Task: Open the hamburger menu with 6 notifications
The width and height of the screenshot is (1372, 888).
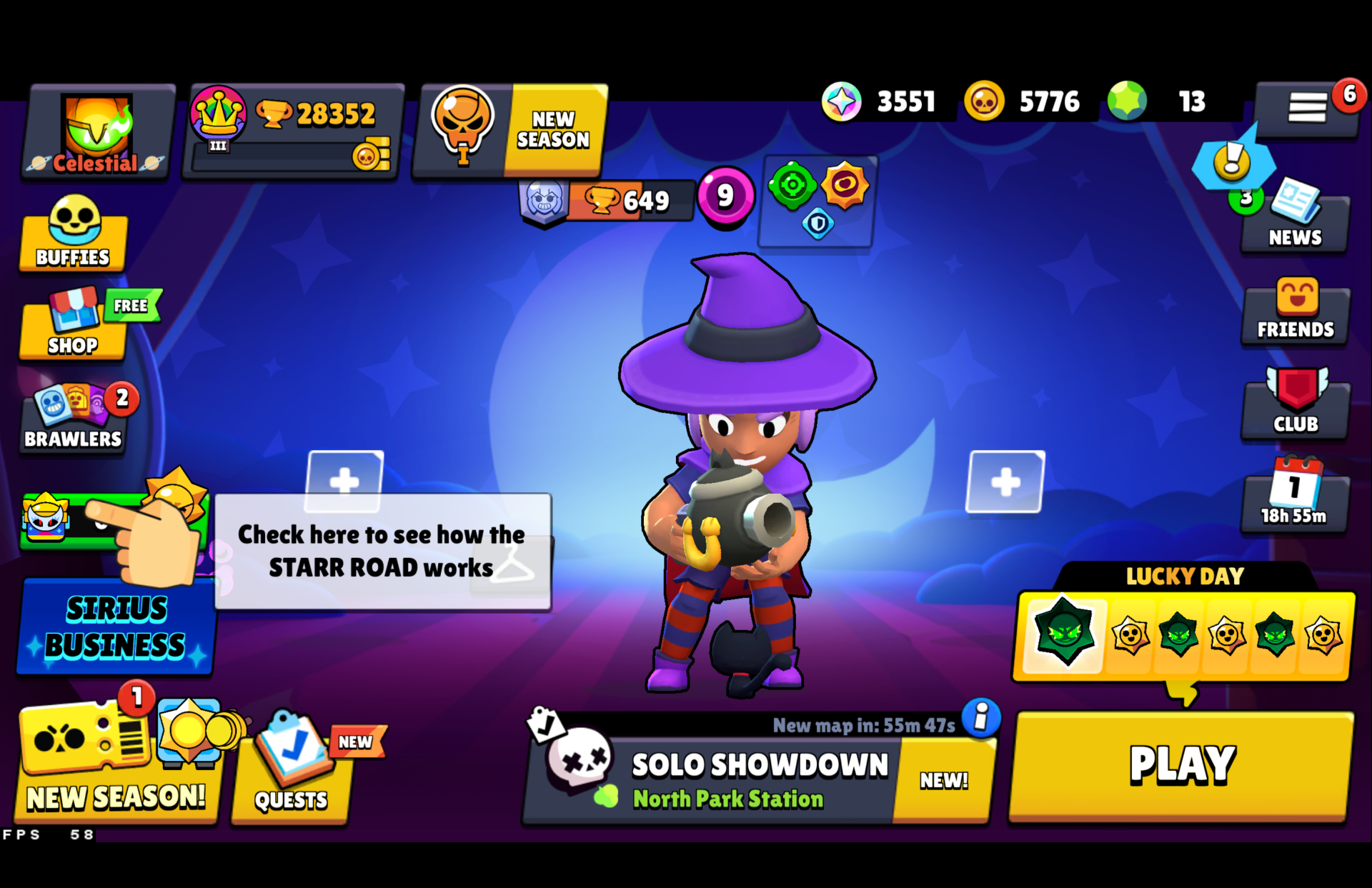Action: [x=1309, y=107]
